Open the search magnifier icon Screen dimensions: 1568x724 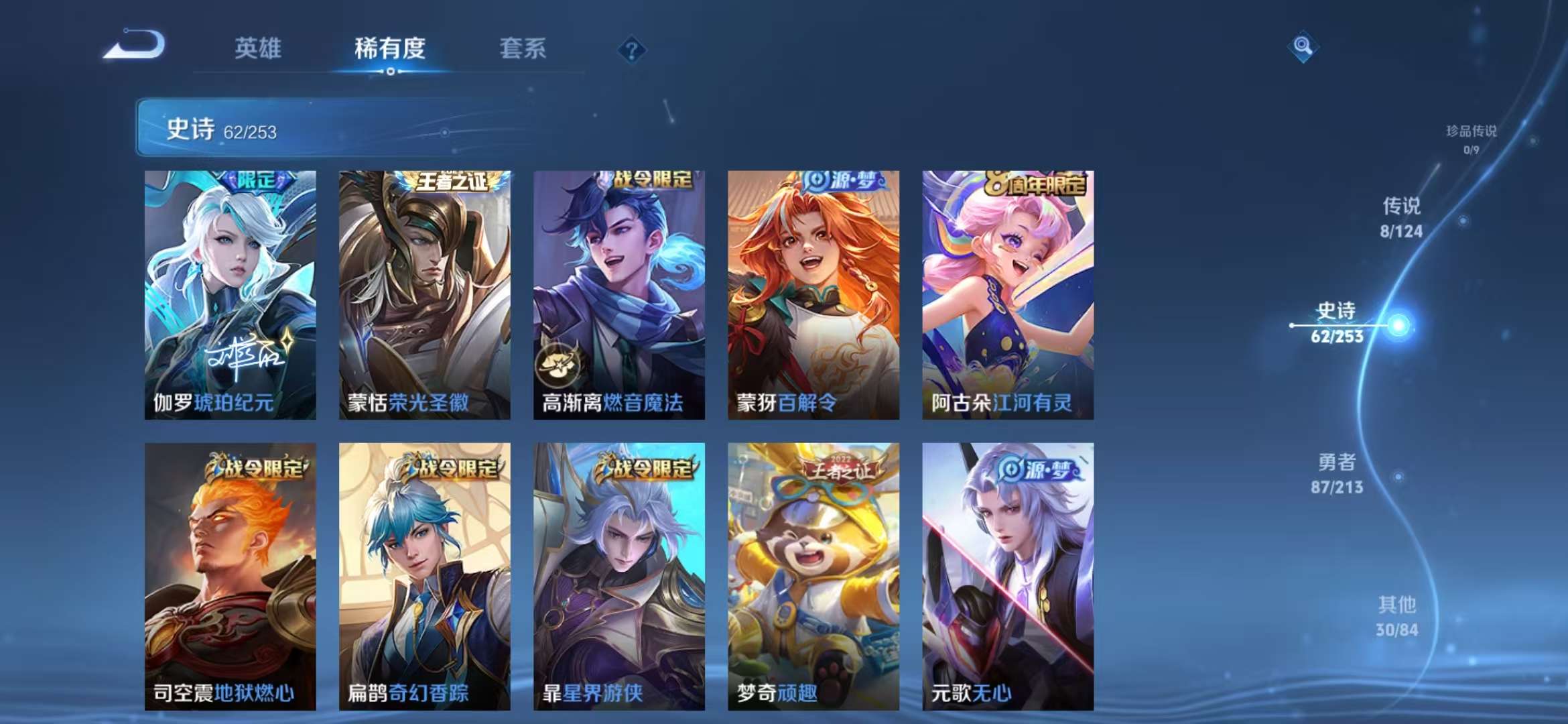point(1303,46)
